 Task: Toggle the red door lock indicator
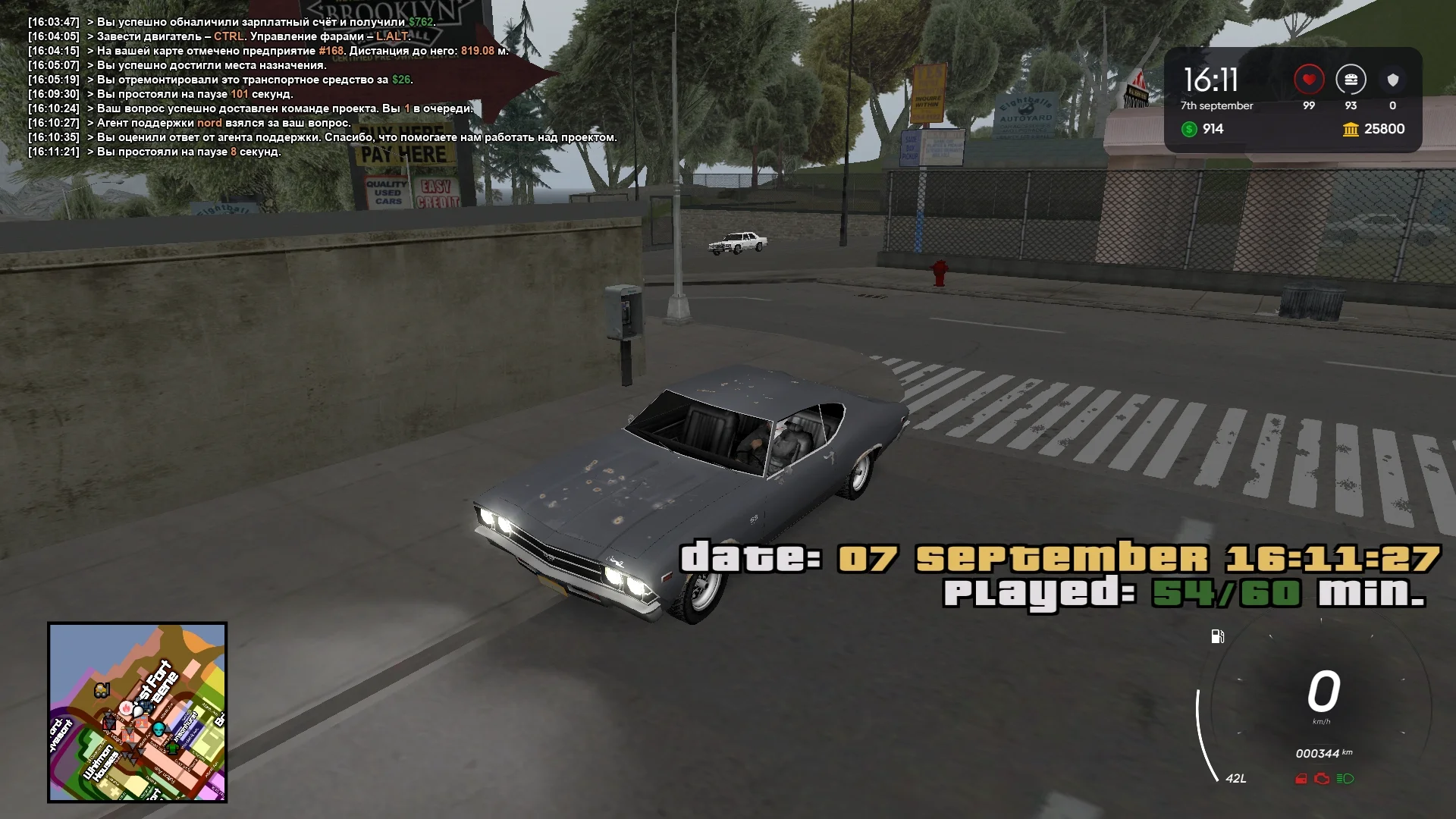coord(1301,779)
